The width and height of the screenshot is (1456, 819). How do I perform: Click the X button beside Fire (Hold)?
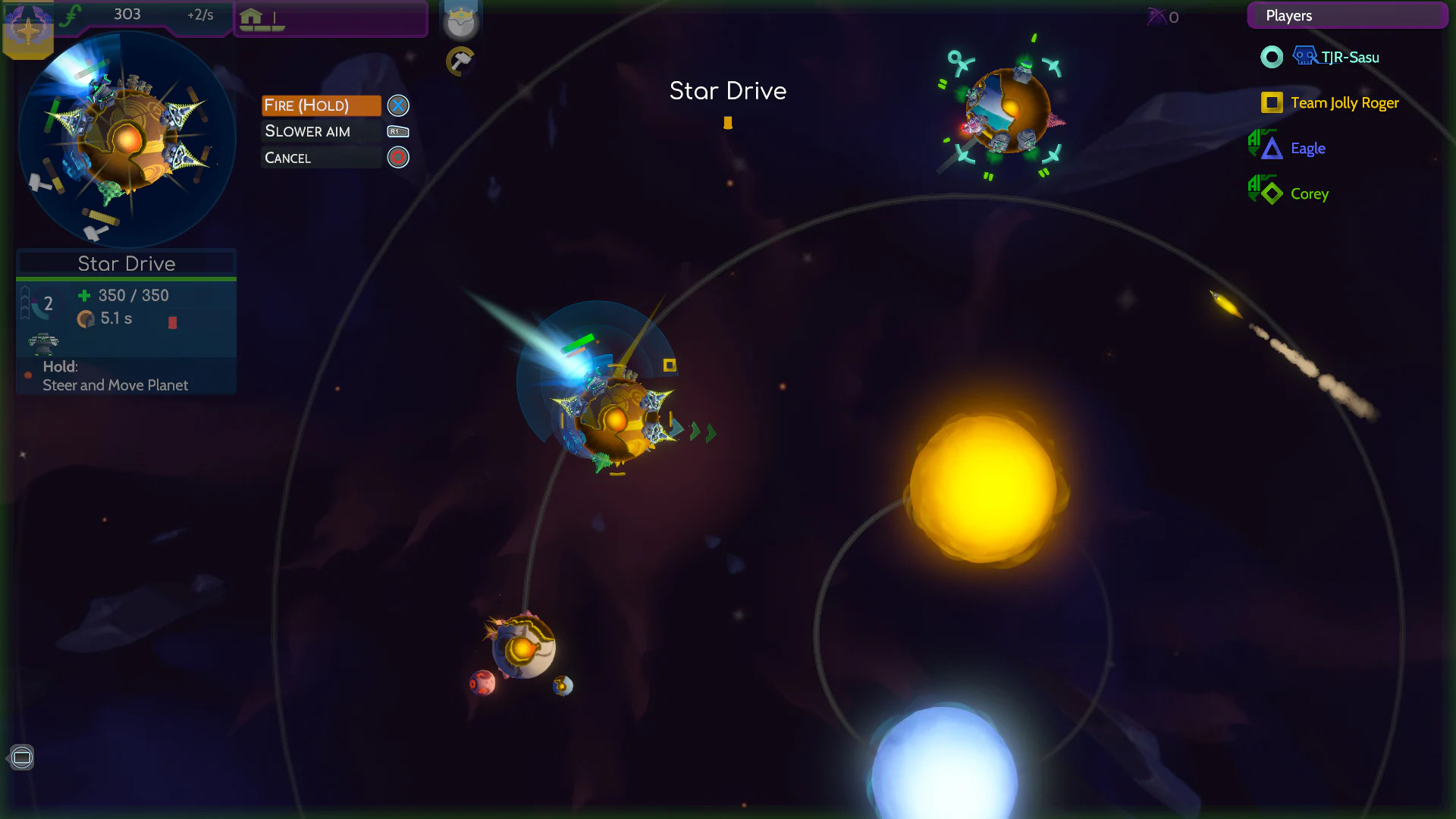(x=397, y=105)
